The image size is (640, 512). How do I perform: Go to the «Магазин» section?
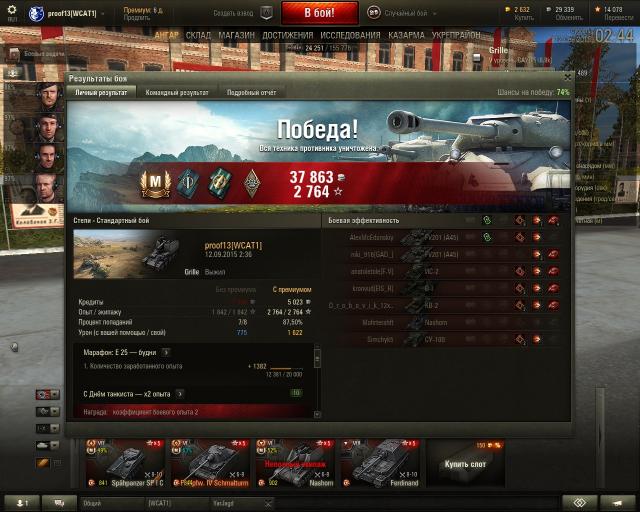click(237, 34)
